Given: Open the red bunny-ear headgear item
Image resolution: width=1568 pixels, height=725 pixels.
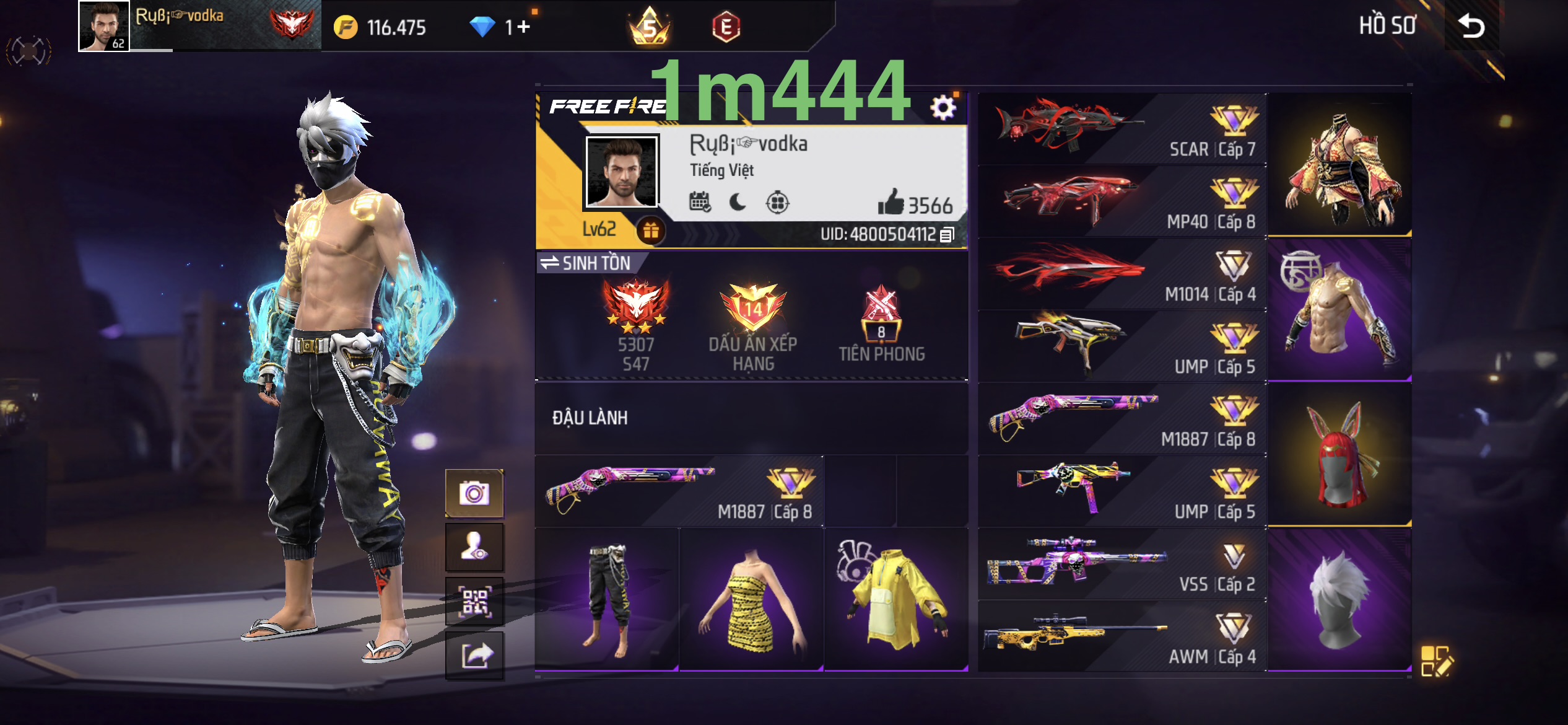Looking at the screenshot, I should [1339, 454].
